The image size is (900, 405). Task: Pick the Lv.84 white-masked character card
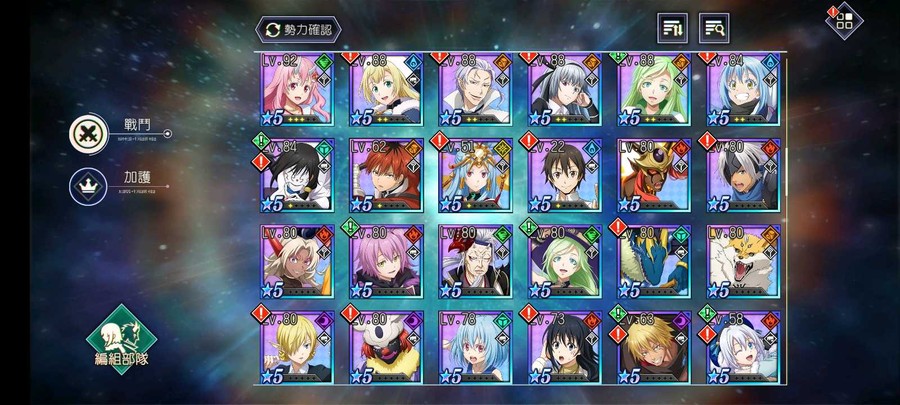tap(297, 176)
